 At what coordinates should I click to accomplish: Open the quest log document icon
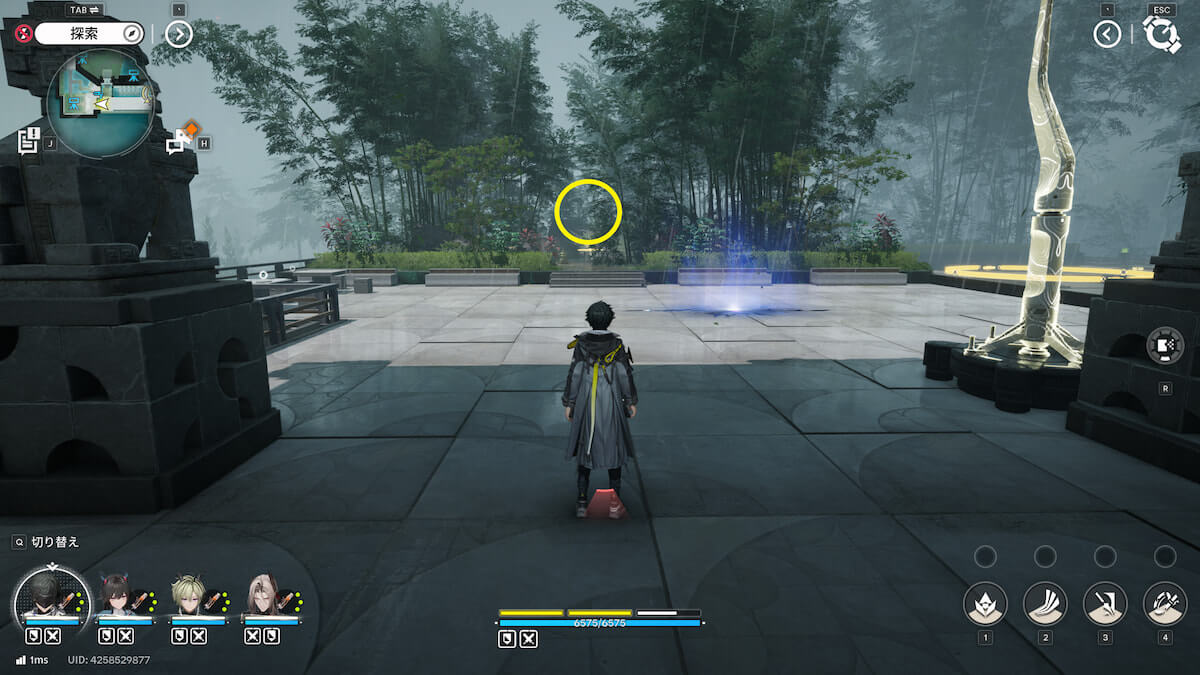point(29,140)
